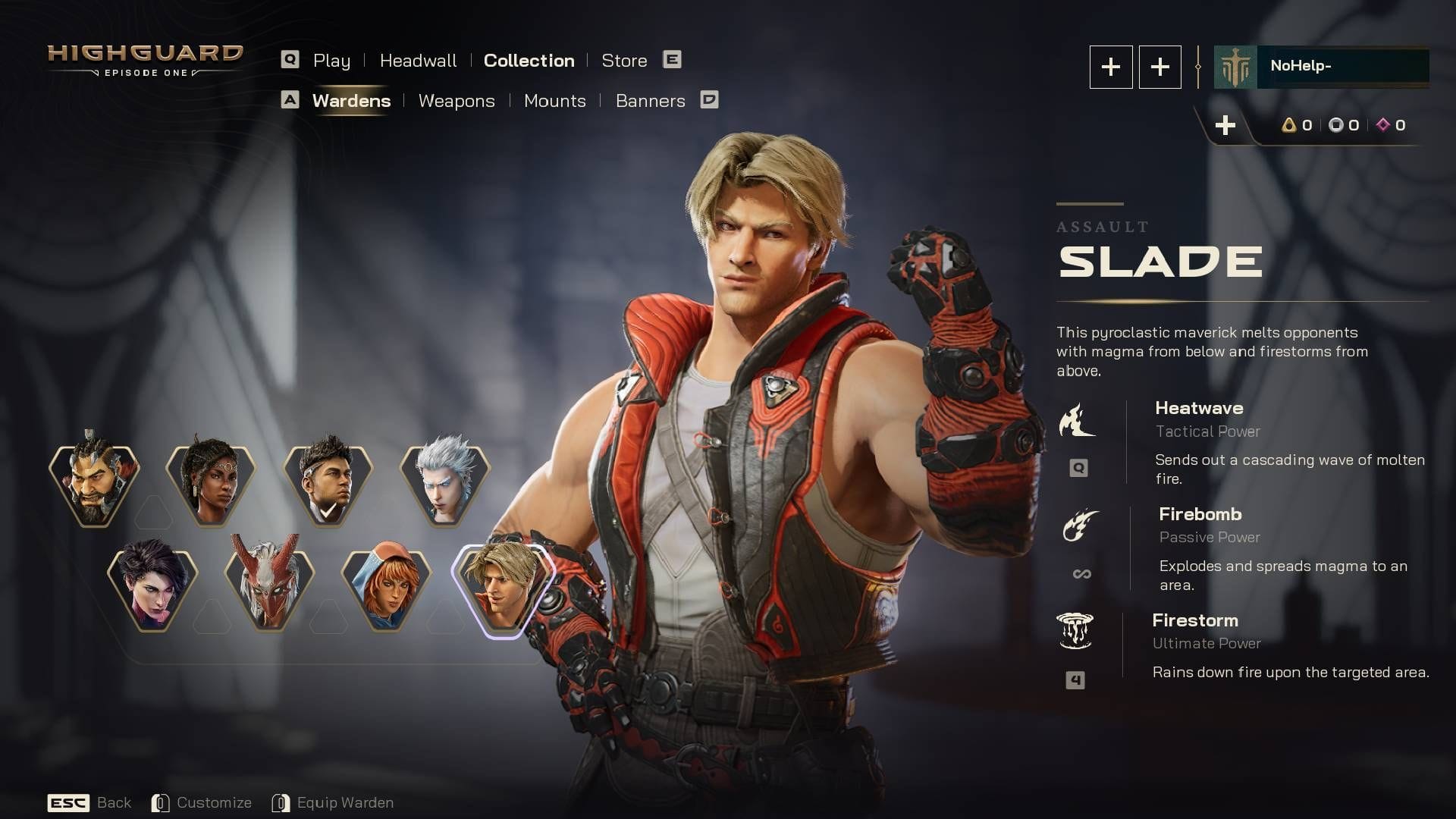Select the Collection tab
Viewport: 1456px width, 819px height.
click(x=529, y=61)
